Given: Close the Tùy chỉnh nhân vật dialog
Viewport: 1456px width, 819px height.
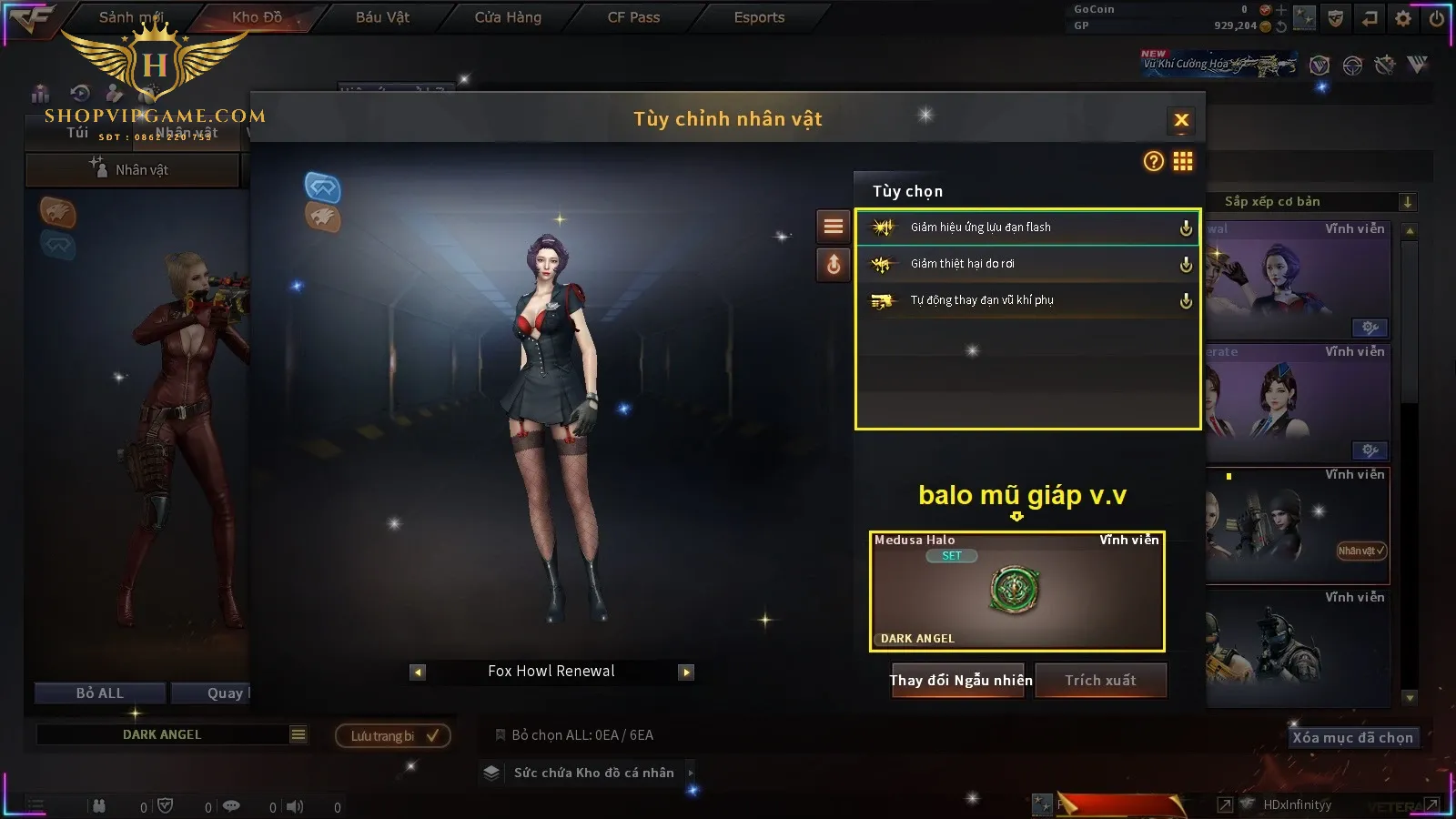Looking at the screenshot, I should tap(1181, 120).
